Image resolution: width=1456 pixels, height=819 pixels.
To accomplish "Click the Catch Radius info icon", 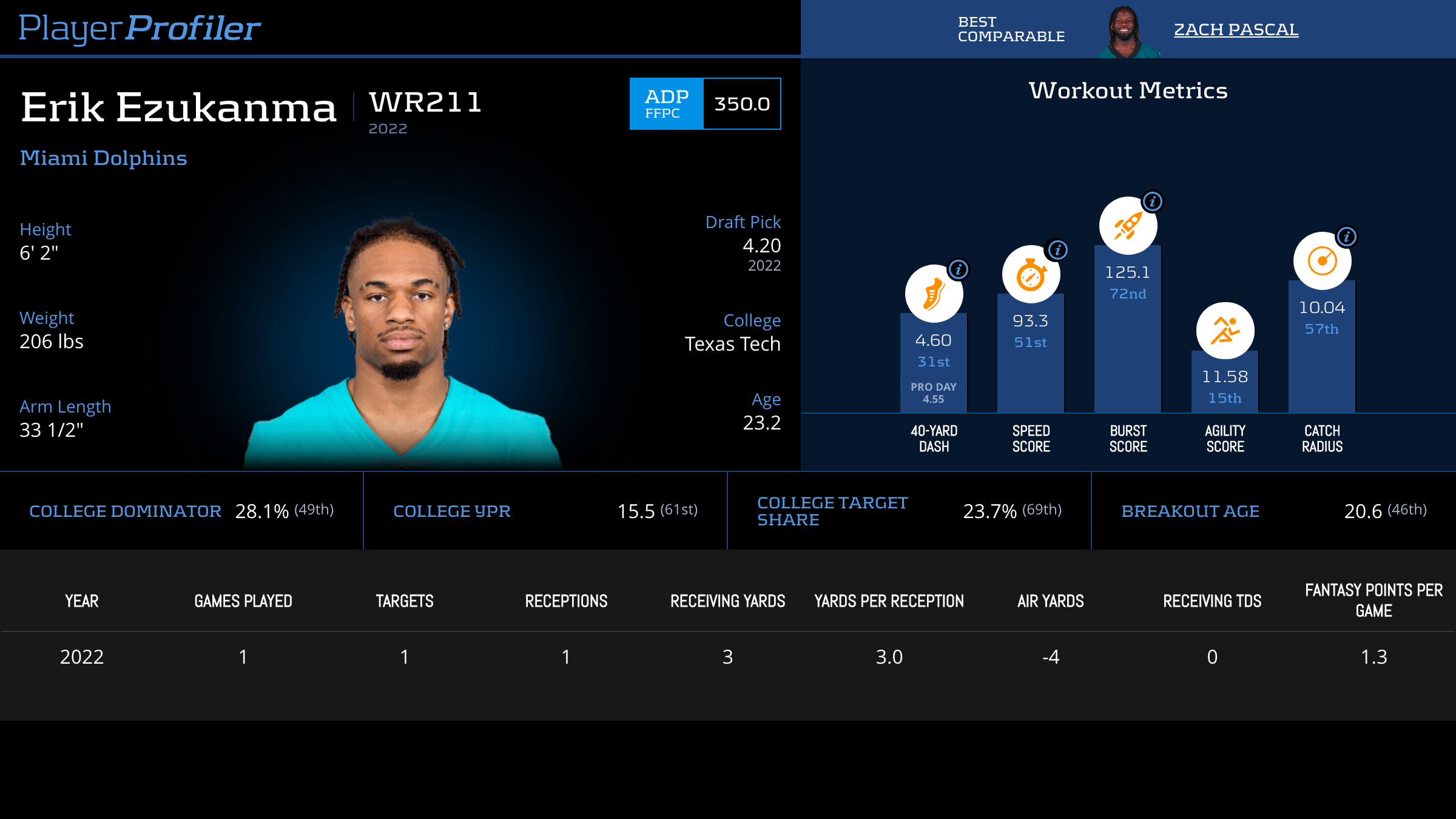I will click(1346, 237).
